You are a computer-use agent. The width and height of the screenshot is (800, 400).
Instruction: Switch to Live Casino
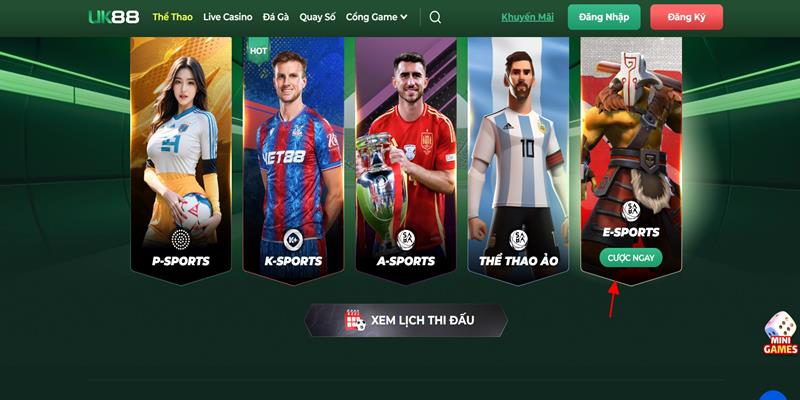(x=227, y=17)
